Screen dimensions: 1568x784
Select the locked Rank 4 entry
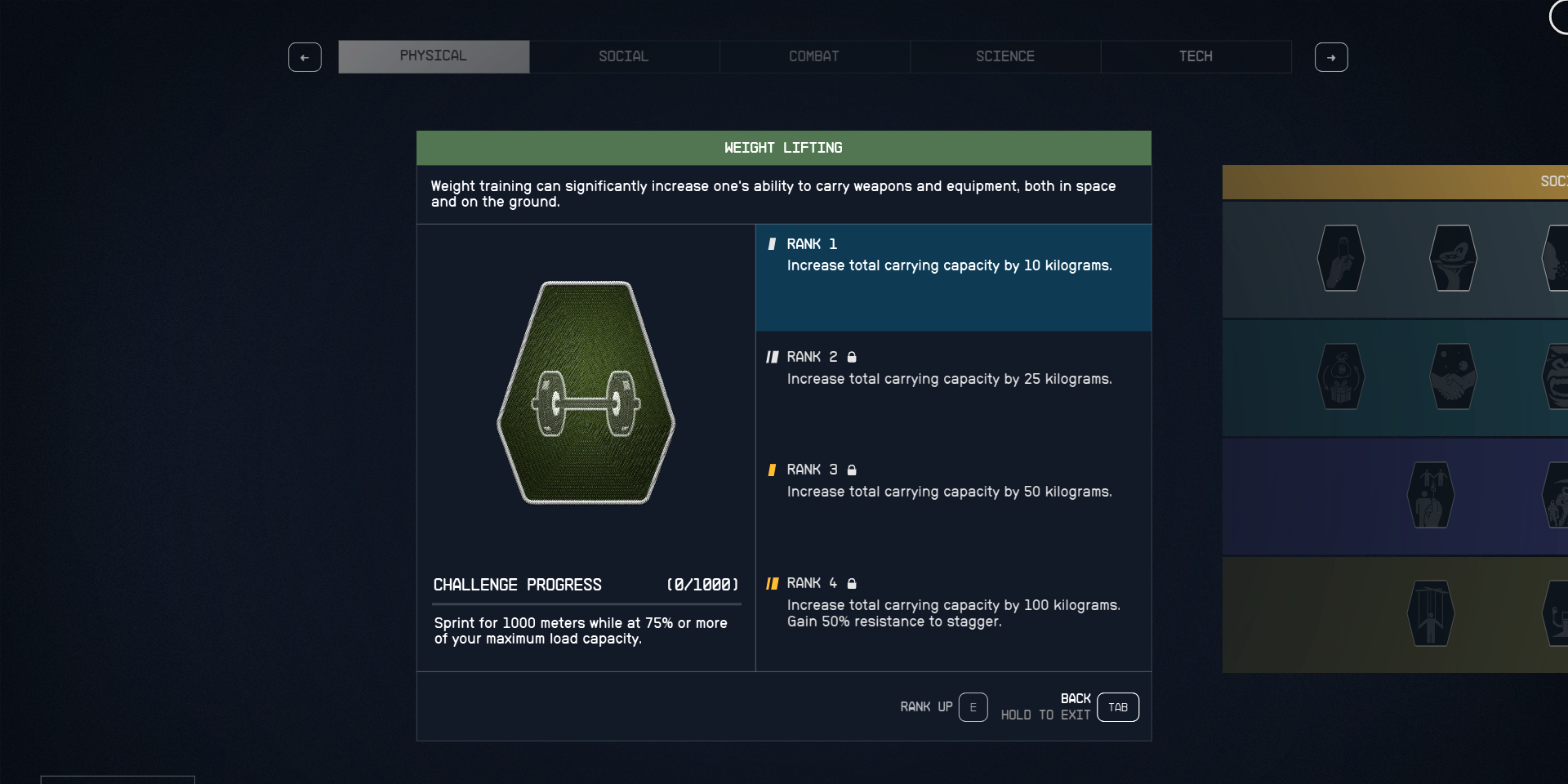click(953, 602)
